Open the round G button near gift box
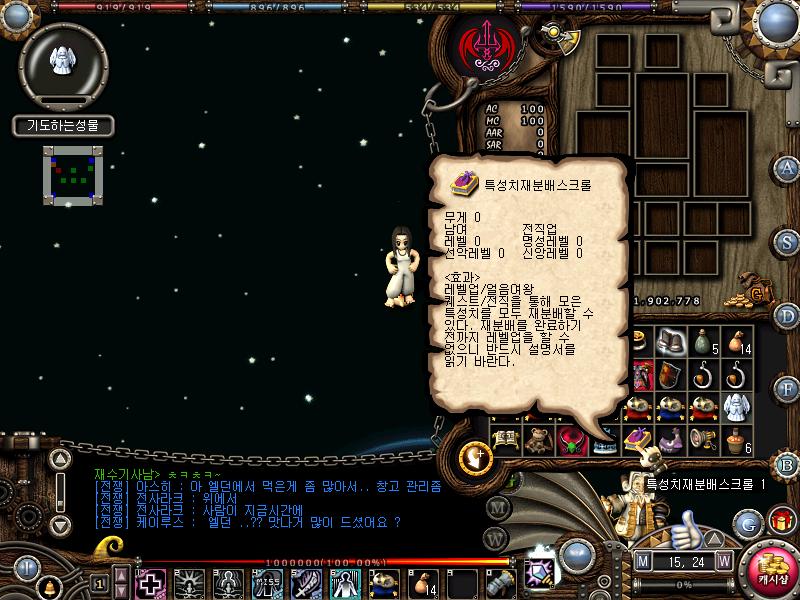This screenshot has width=800, height=600. point(746,523)
